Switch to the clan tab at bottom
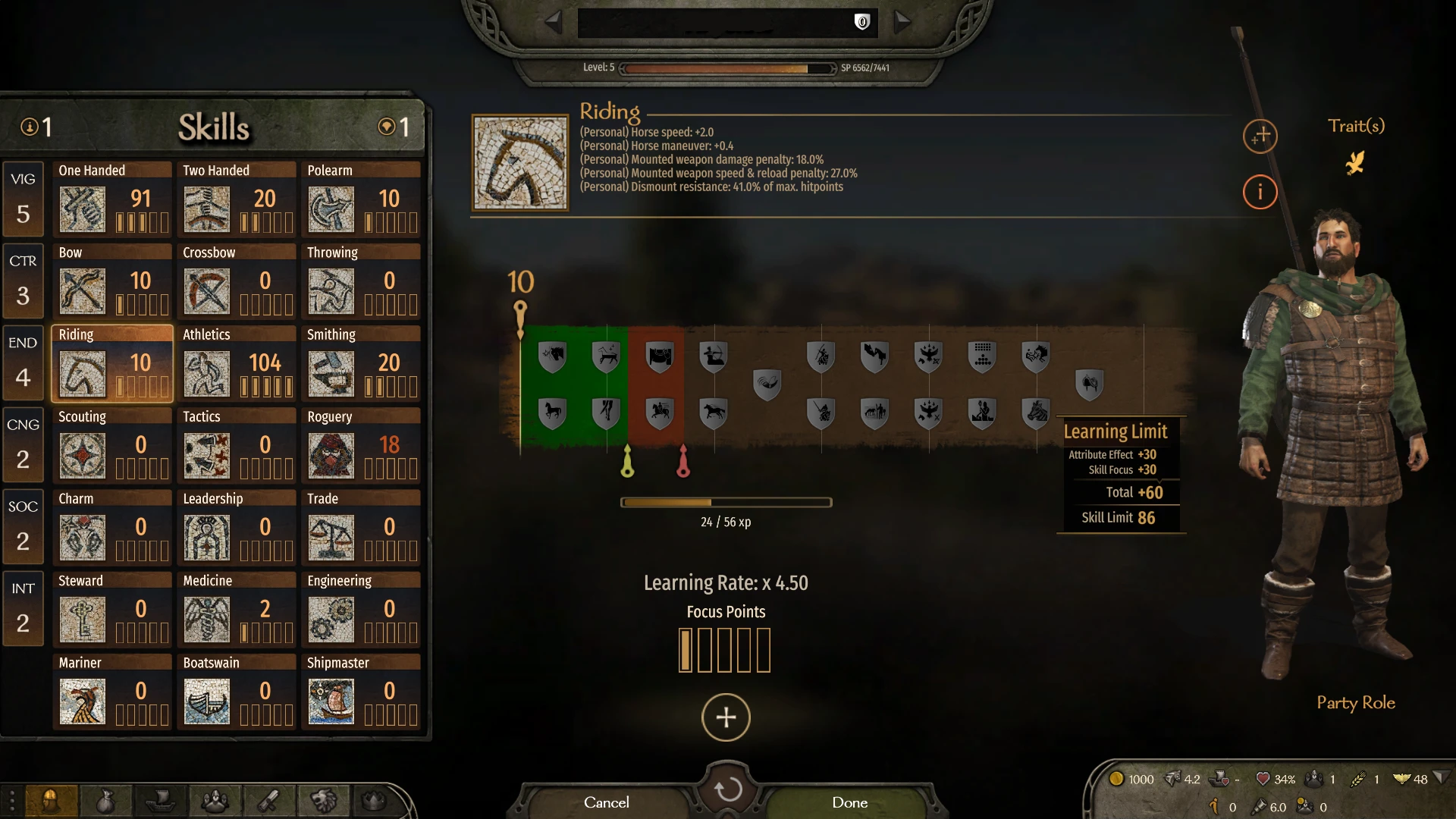This screenshot has height=819, width=1456. point(325,801)
